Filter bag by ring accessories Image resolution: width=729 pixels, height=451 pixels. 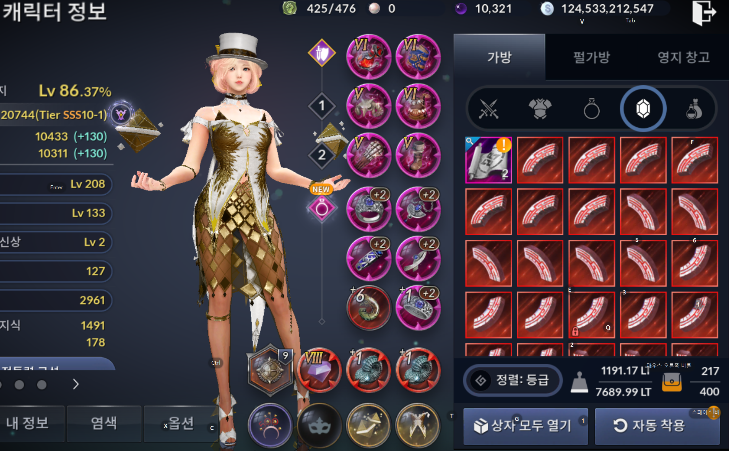coord(590,109)
